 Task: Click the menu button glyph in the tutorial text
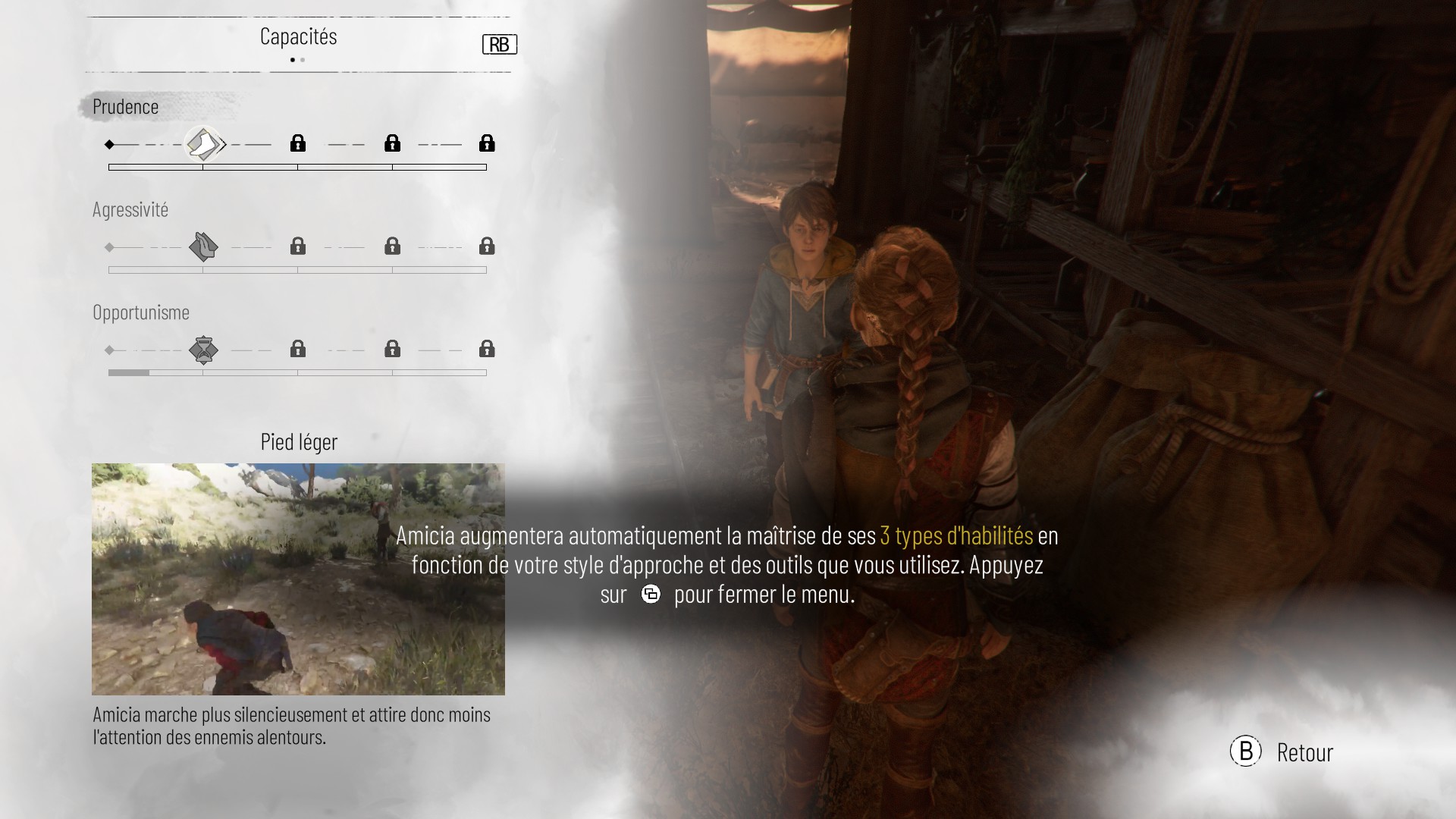[651, 595]
